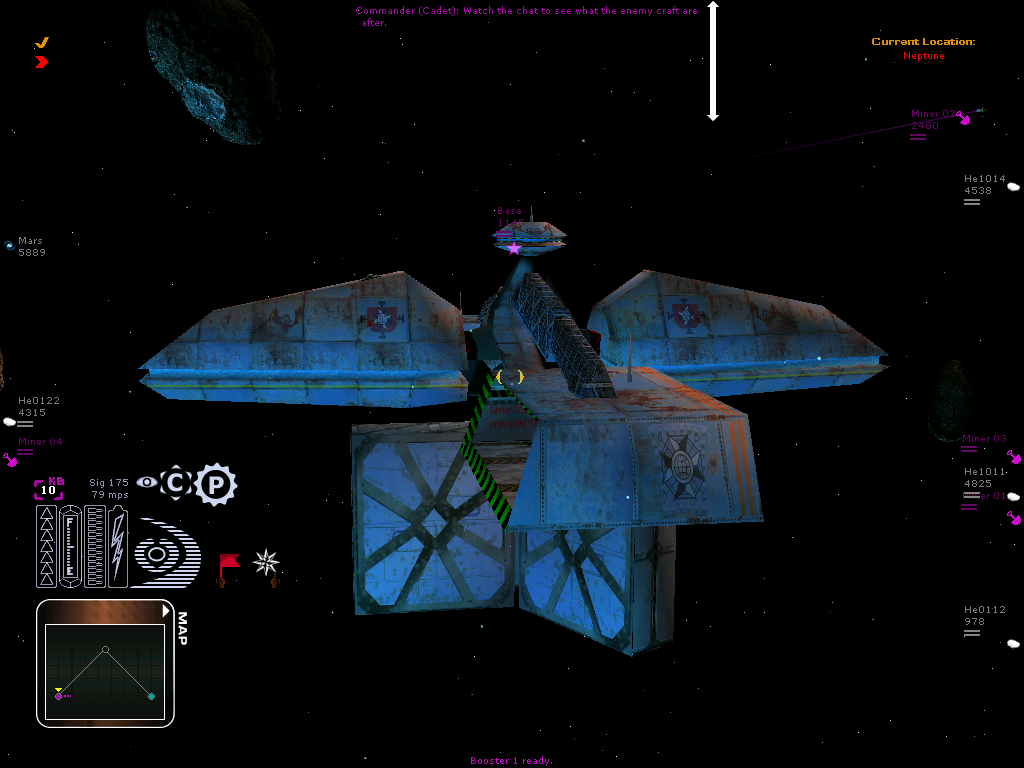Choose the hollow top sector node on minimap
Screen dimensions: 1024x768
(105, 649)
